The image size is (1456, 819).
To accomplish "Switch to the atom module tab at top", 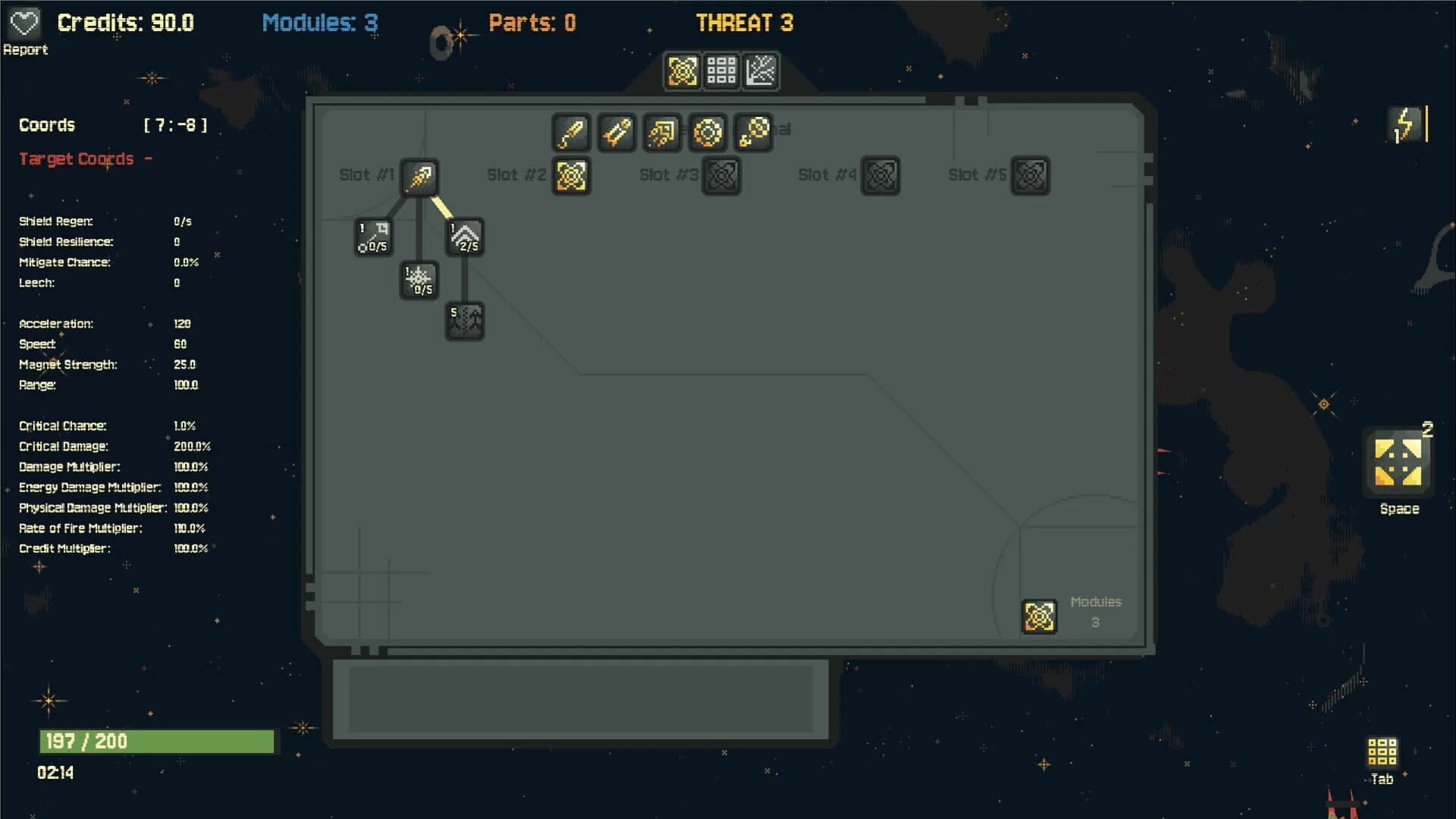I will click(x=682, y=71).
